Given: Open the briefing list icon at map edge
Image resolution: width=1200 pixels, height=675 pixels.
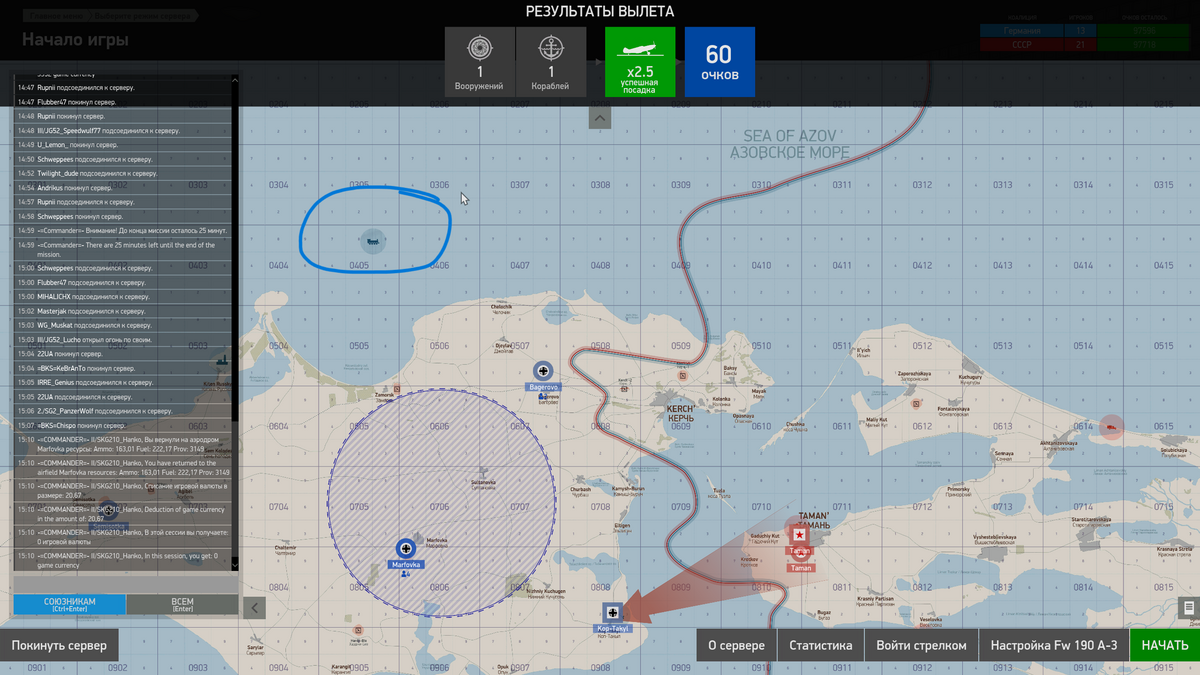Looking at the screenshot, I should 1187,607.
